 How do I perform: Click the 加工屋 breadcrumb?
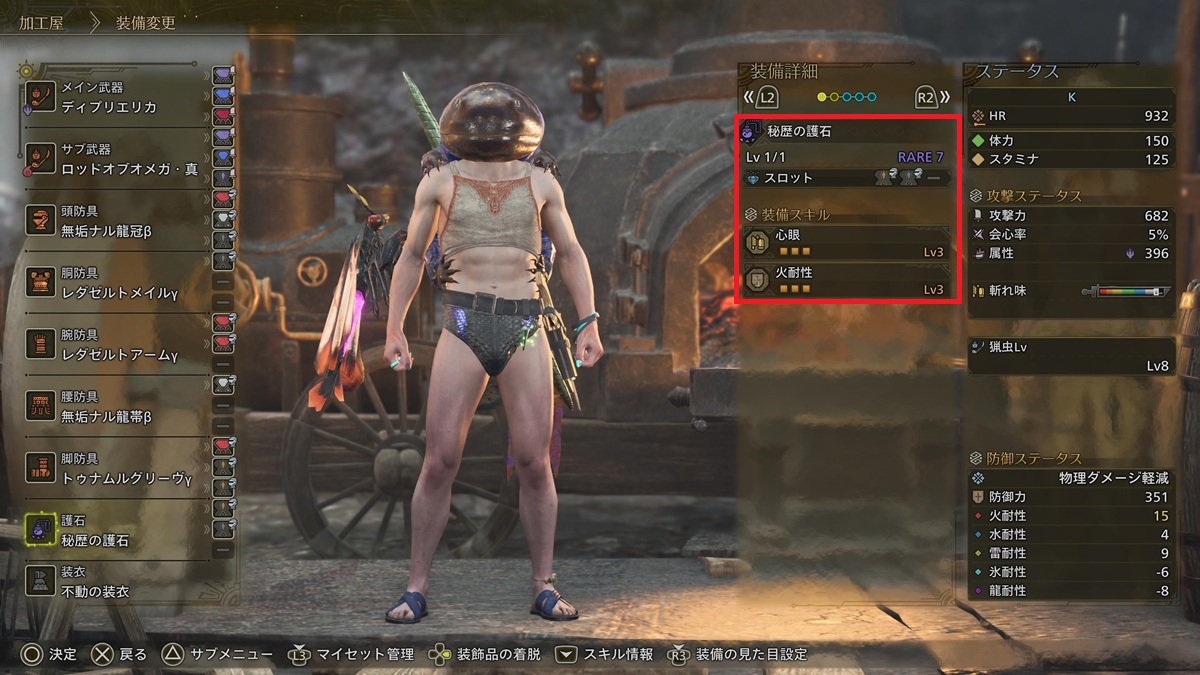41,22
